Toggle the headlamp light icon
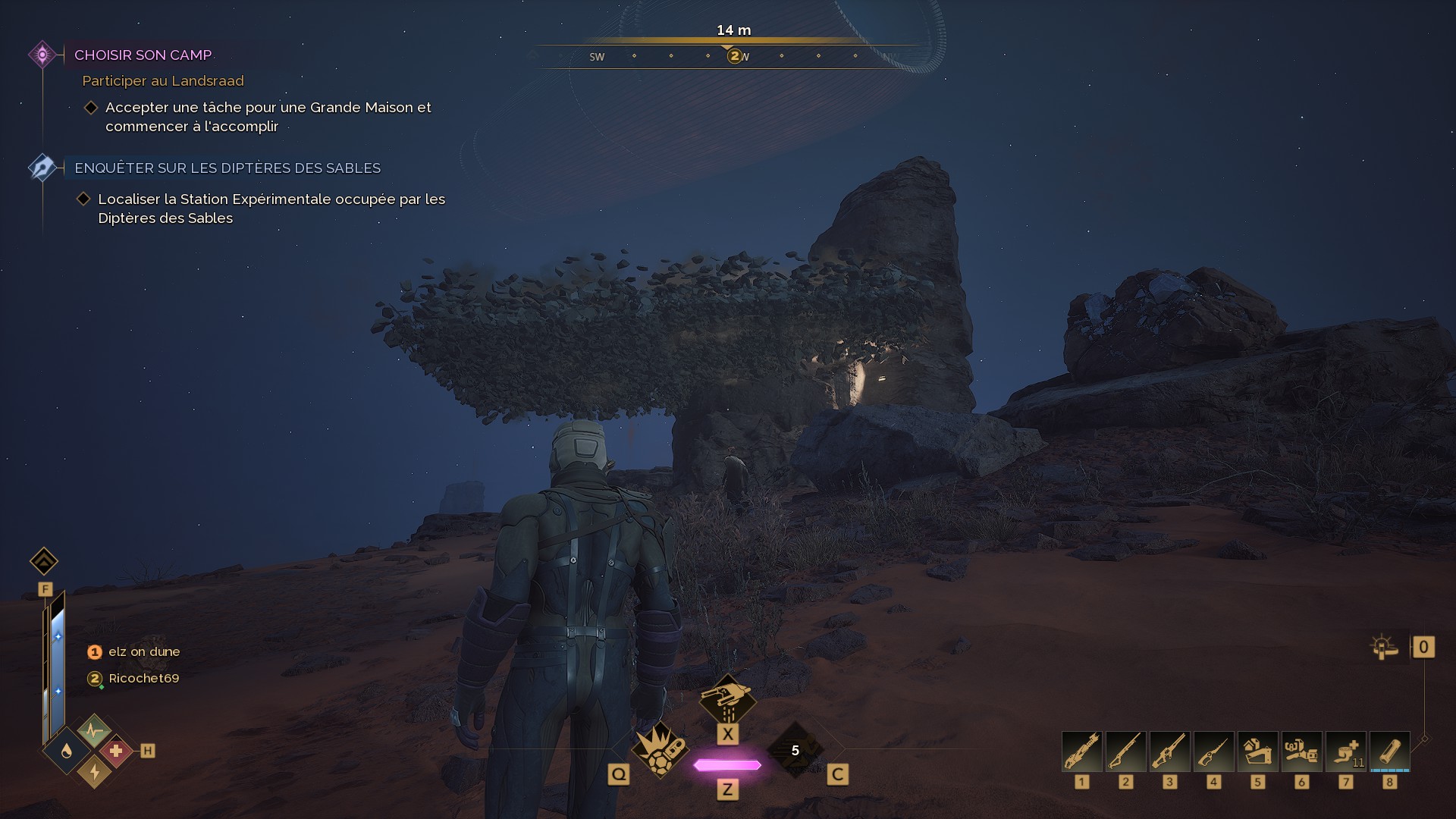Image resolution: width=1456 pixels, height=819 pixels. pyautogui.click(x=1384, y=647)
